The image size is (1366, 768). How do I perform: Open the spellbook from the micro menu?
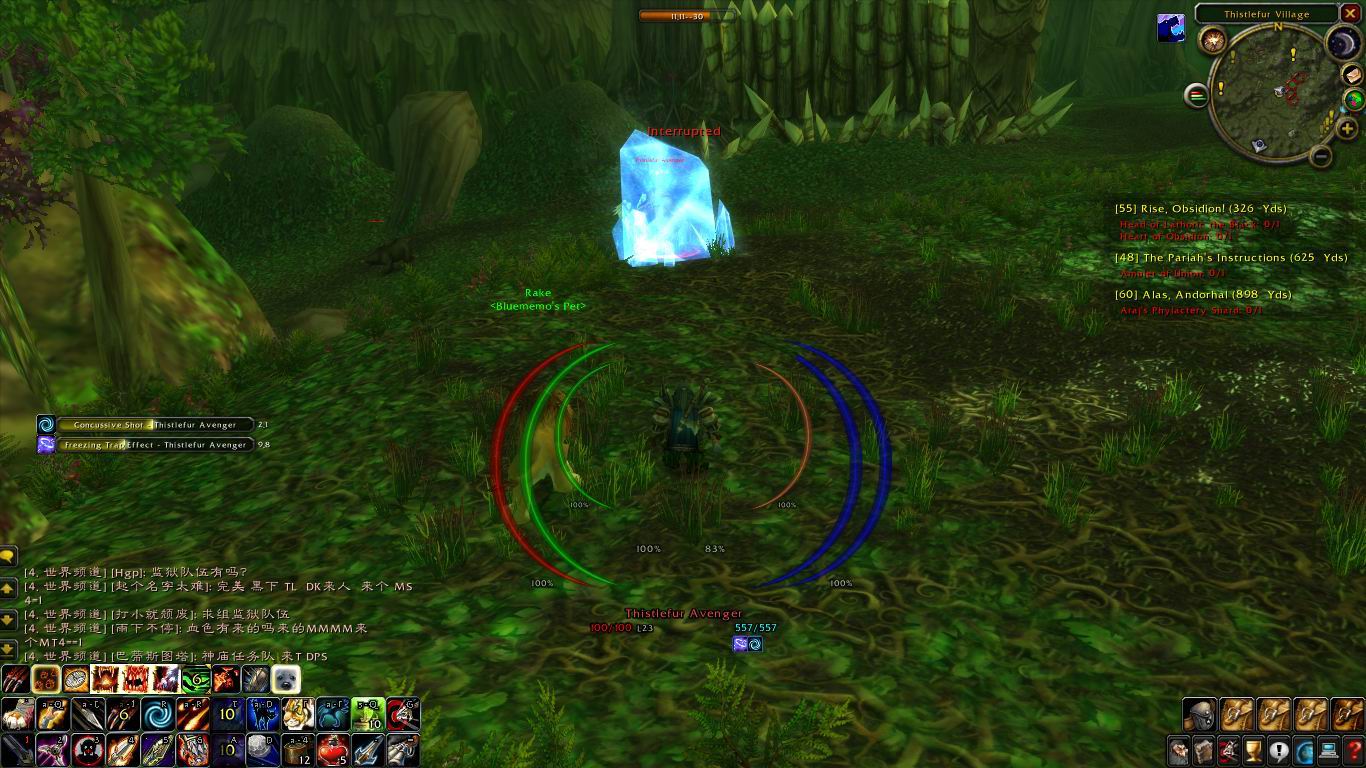click(1204, 750)
